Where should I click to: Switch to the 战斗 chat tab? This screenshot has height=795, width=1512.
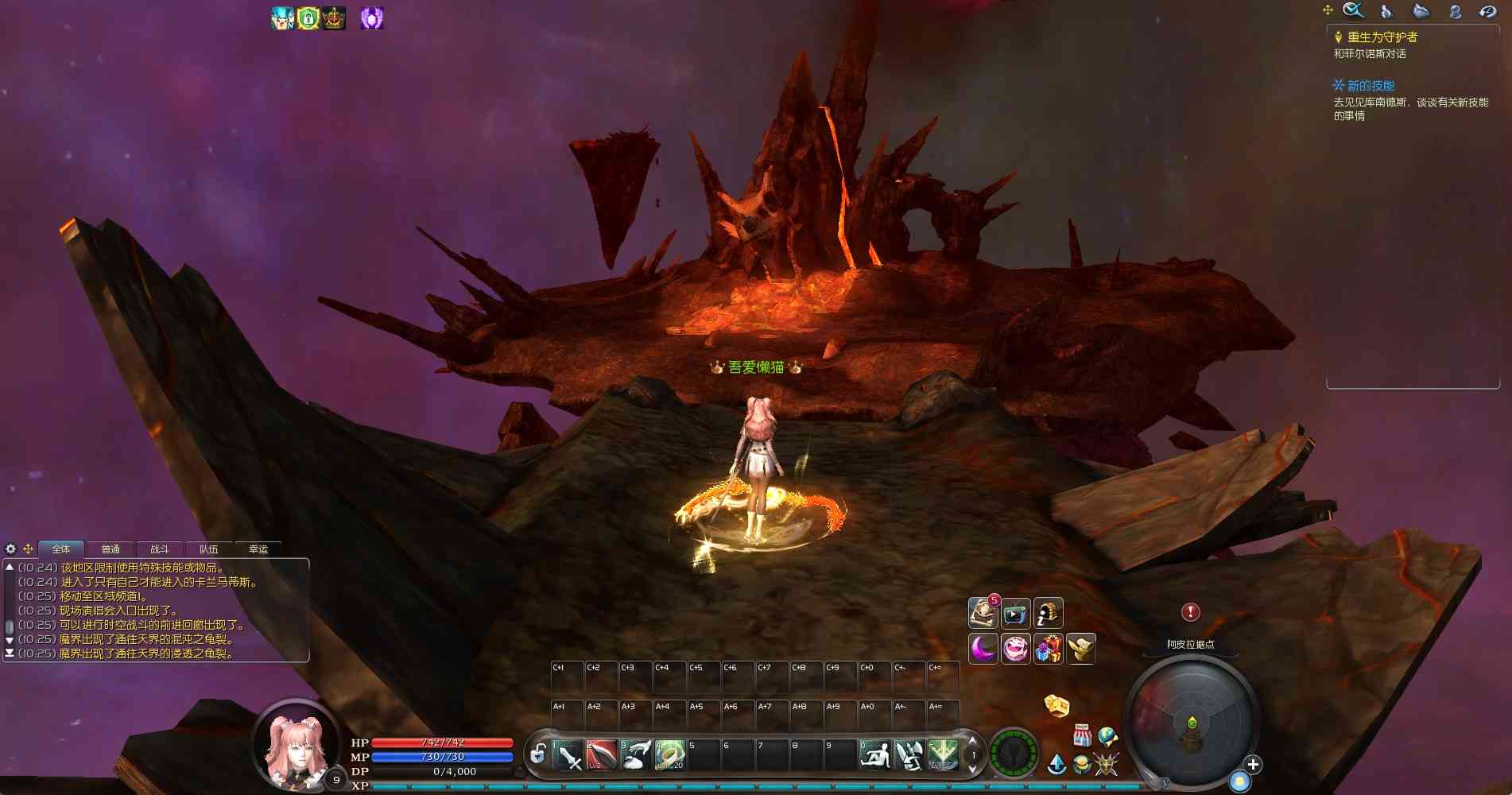160,549
